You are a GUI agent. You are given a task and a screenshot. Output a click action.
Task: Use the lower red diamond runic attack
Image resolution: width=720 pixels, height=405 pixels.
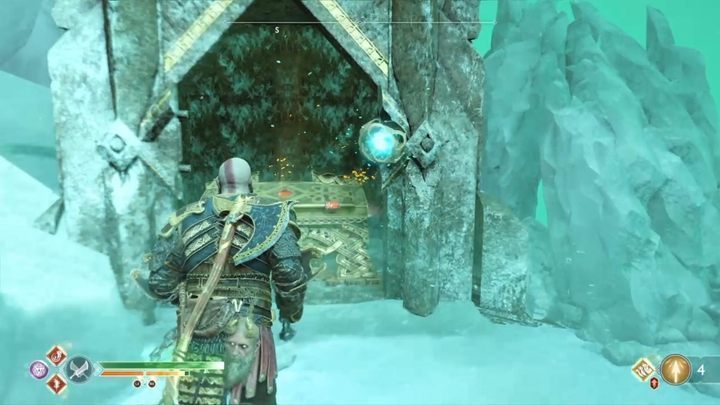tap(57, 385)
